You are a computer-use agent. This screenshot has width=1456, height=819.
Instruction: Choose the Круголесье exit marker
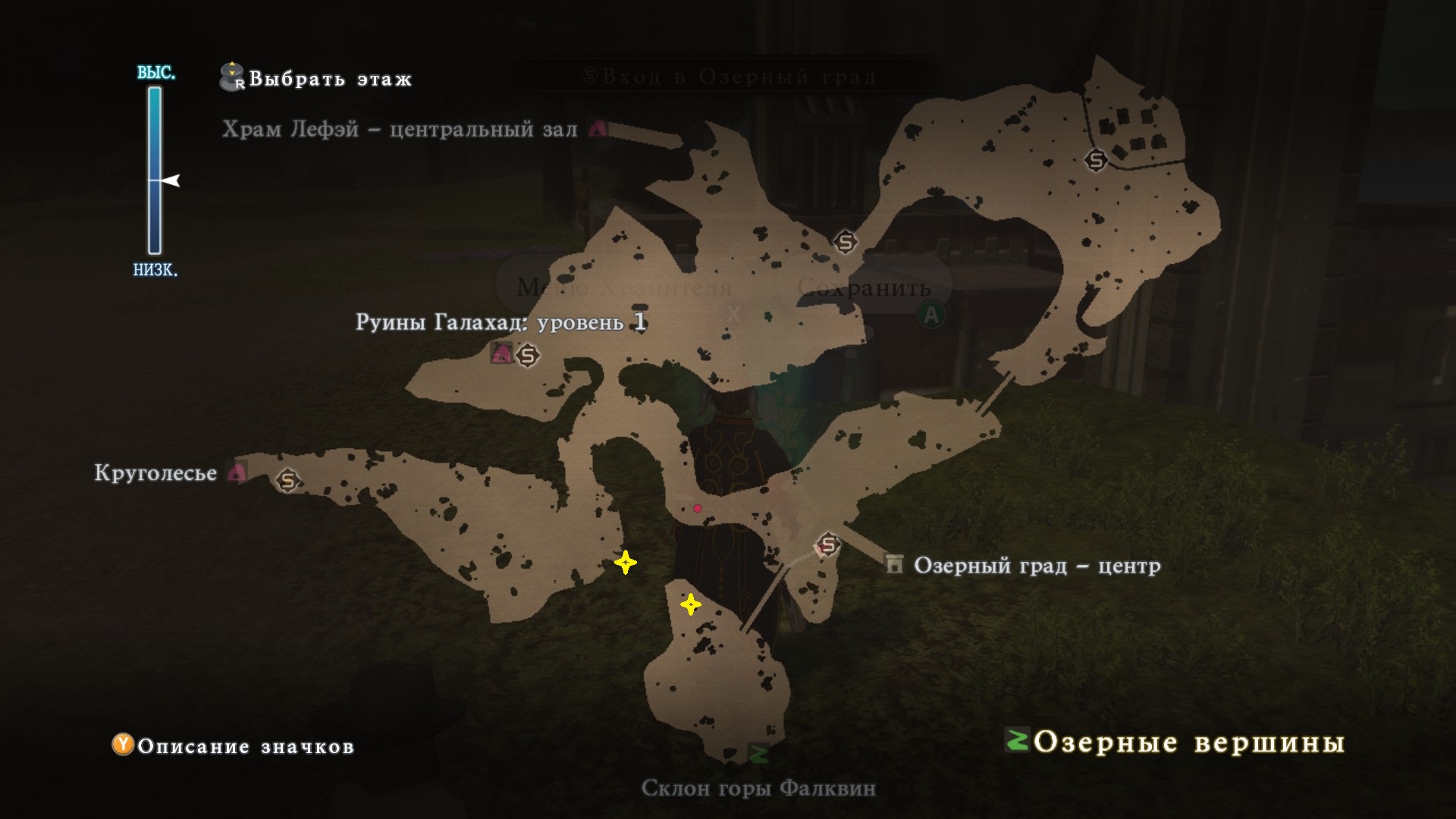tap(238, 473)
